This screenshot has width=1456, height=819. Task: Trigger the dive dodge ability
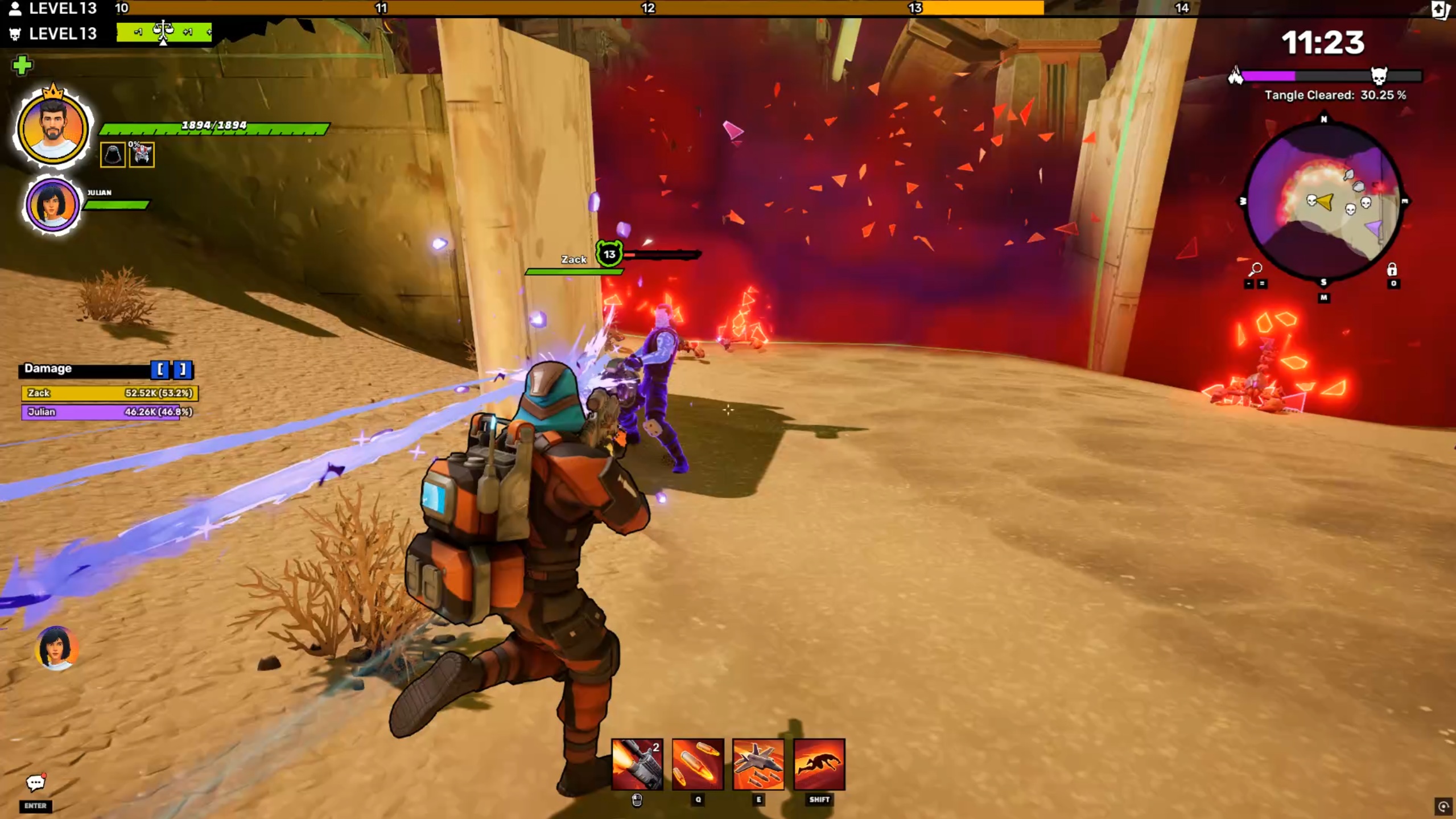(819, 764)
